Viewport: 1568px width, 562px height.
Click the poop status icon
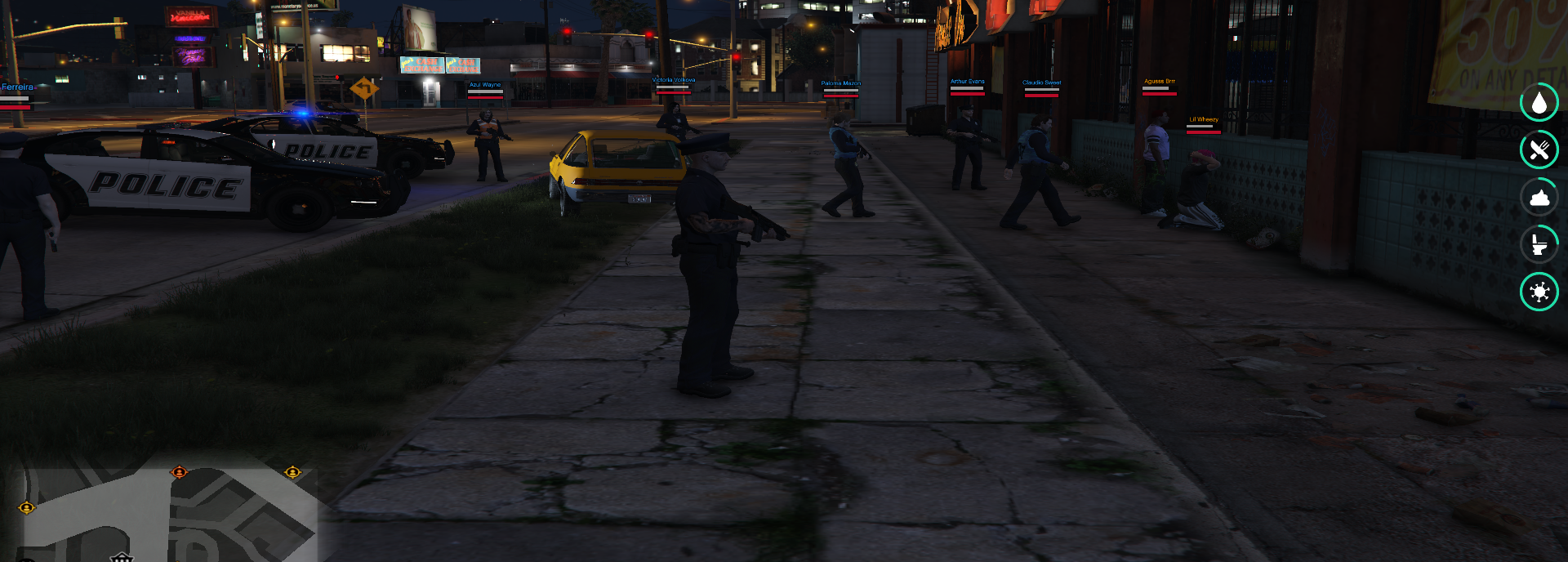click(x=1539, y=198)
